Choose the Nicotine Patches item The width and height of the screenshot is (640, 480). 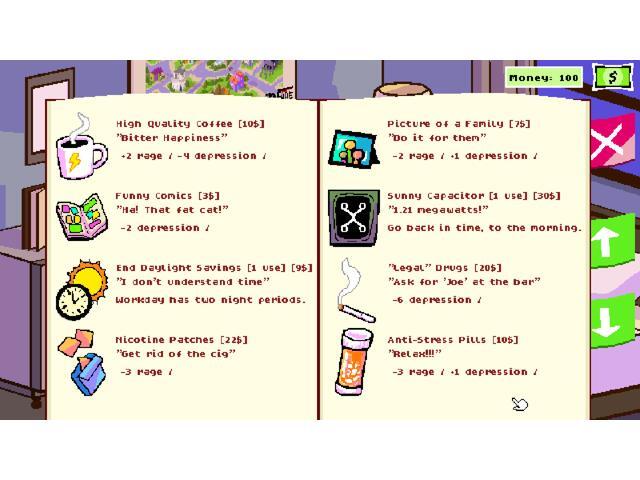[81, 361]
